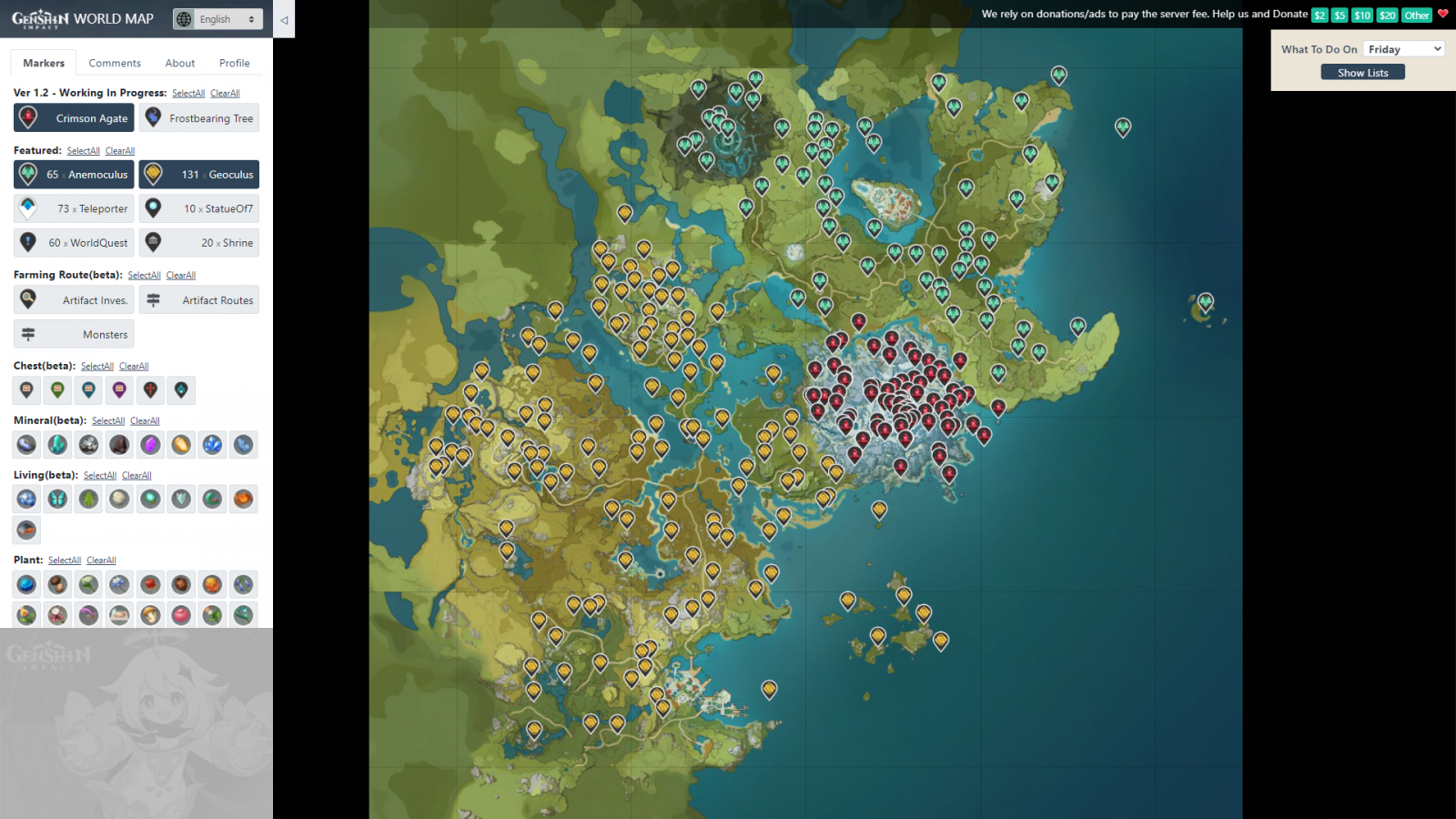Select the Artifact Inves. filter
Viewport: 1456px width, 819px height.
(74, 300)
